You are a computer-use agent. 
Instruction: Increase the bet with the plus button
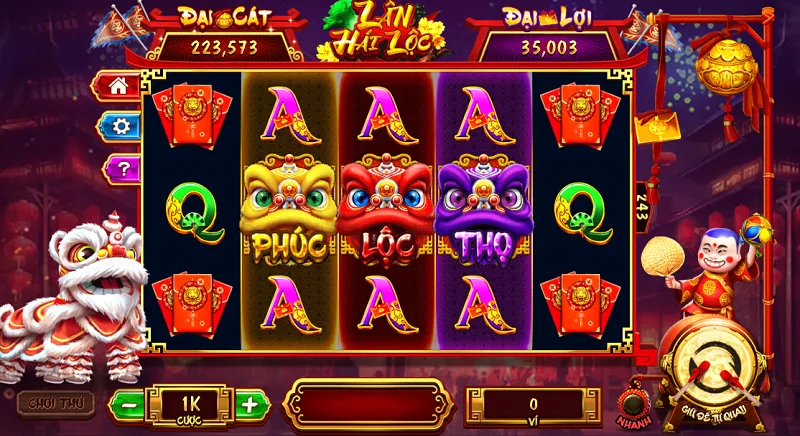tap(251, 405)
